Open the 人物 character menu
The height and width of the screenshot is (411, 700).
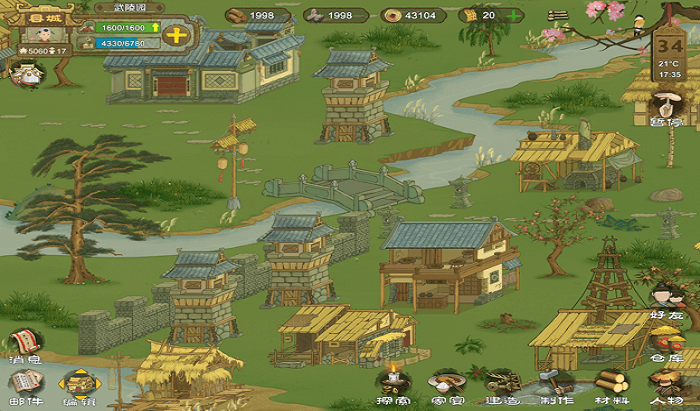pyautogui.click(x=665, y=385)
